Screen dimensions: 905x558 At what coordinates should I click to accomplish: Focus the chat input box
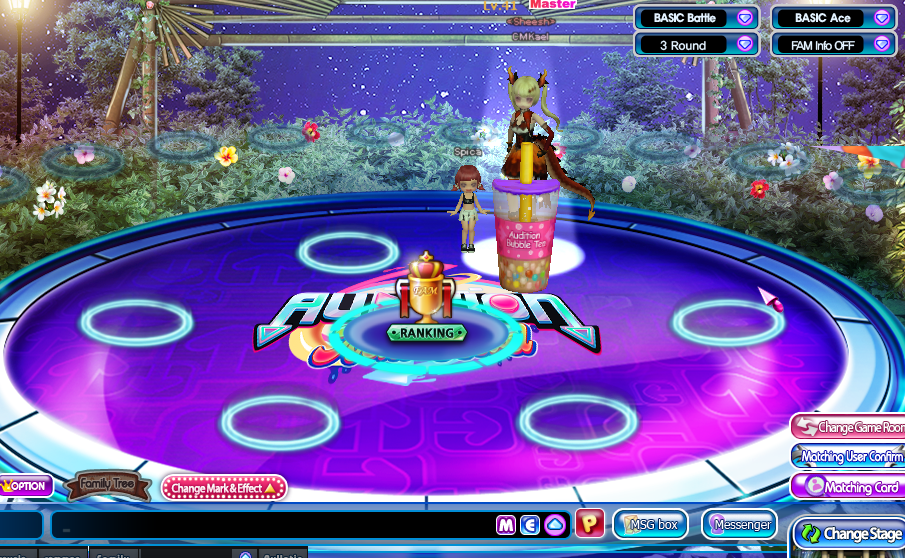[270, 525]
